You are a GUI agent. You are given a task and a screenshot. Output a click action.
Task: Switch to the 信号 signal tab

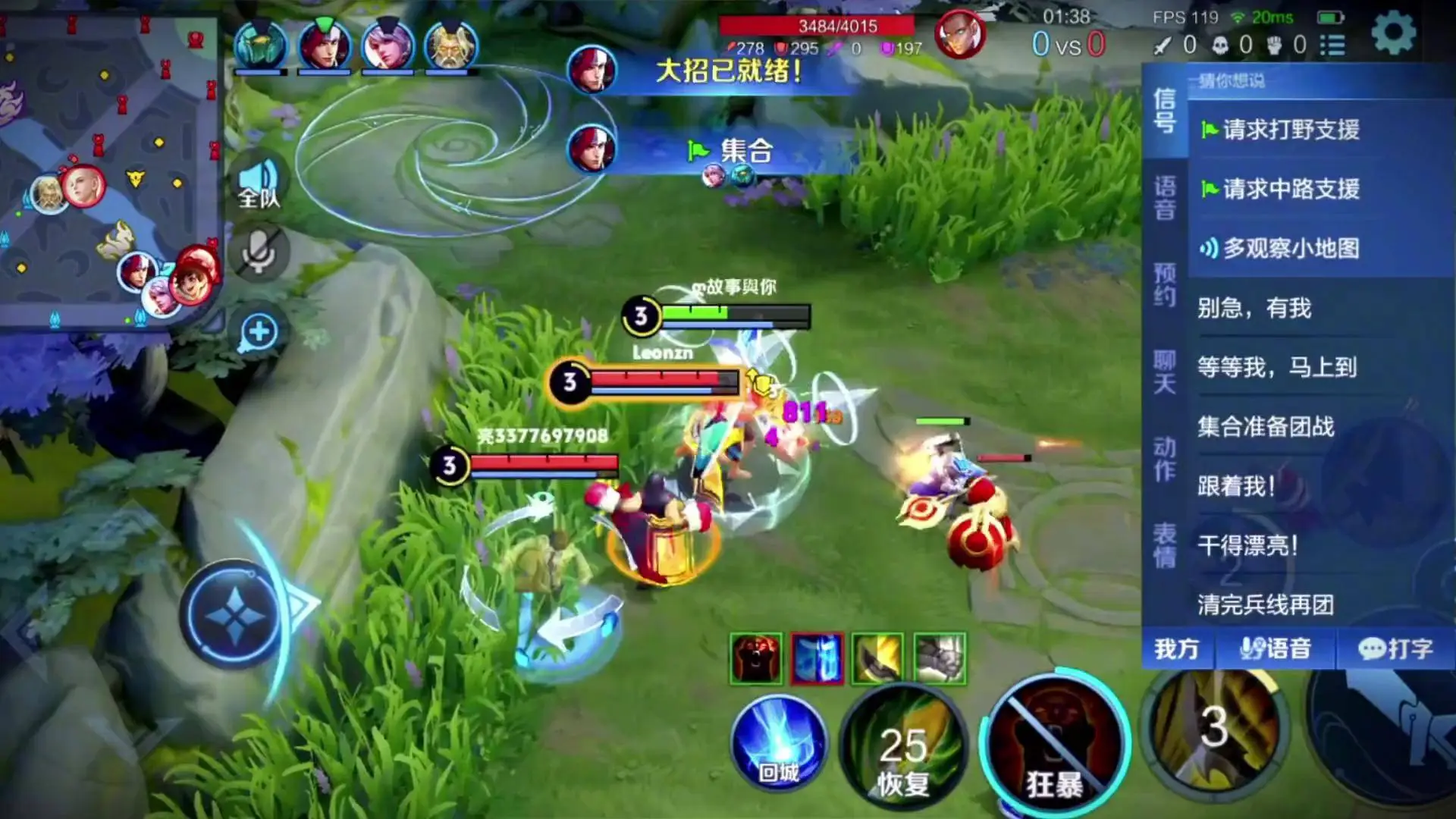(x=1165, y=111)
